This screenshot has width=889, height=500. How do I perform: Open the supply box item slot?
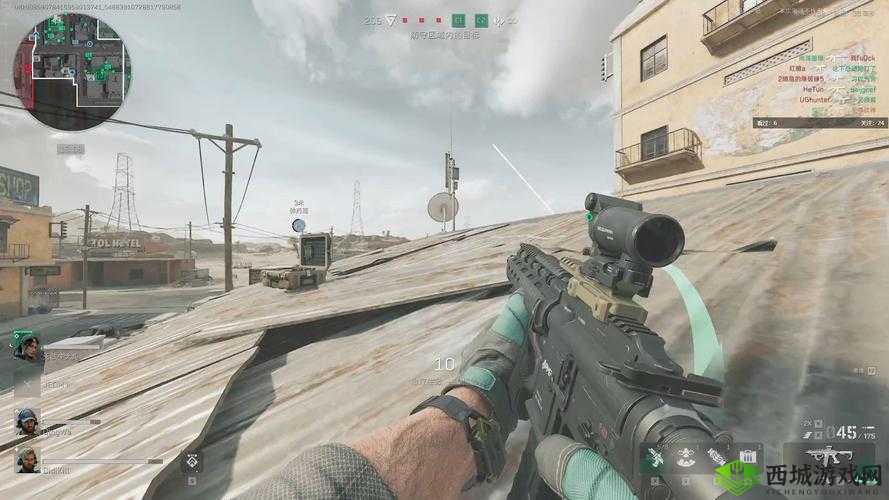tap(747, 456)
